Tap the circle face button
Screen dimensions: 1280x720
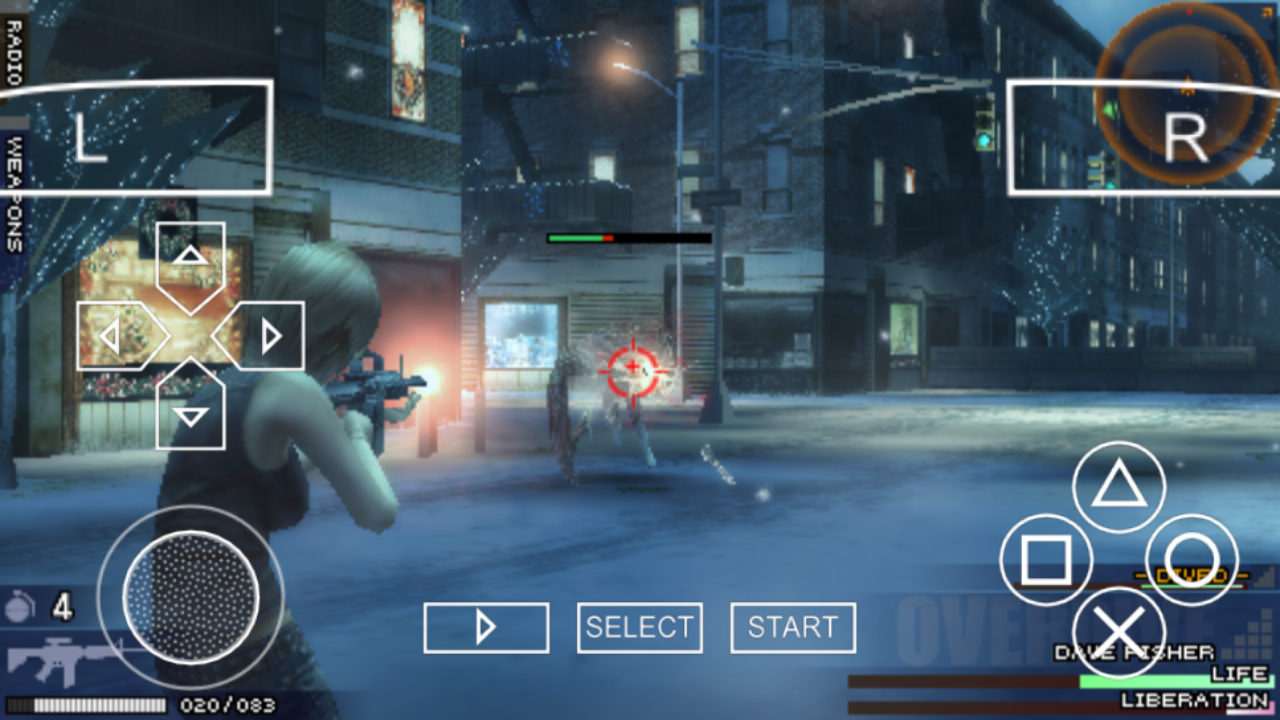point(1192,560)
